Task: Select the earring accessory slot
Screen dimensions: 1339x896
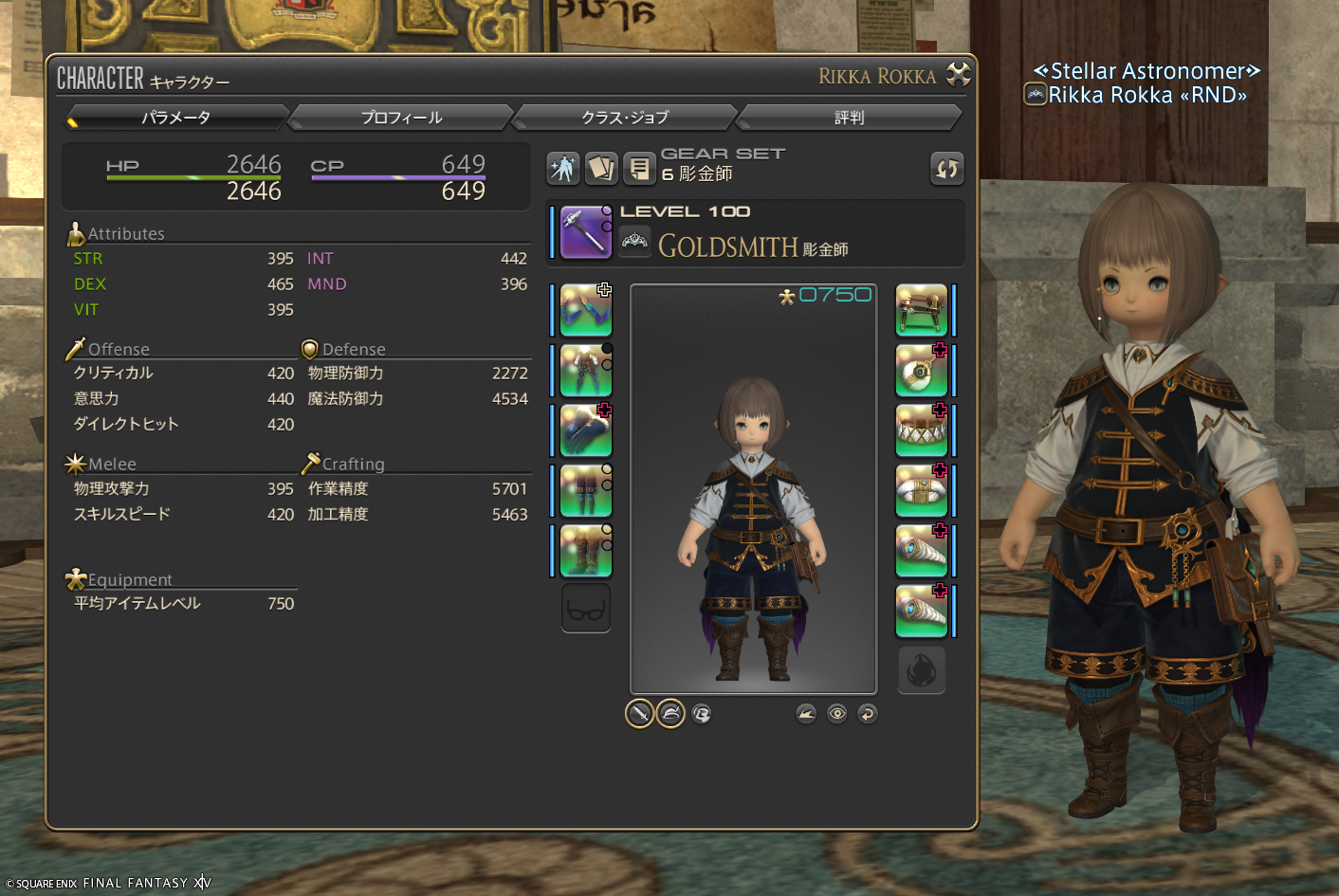Action: click(x=922, y=370)
